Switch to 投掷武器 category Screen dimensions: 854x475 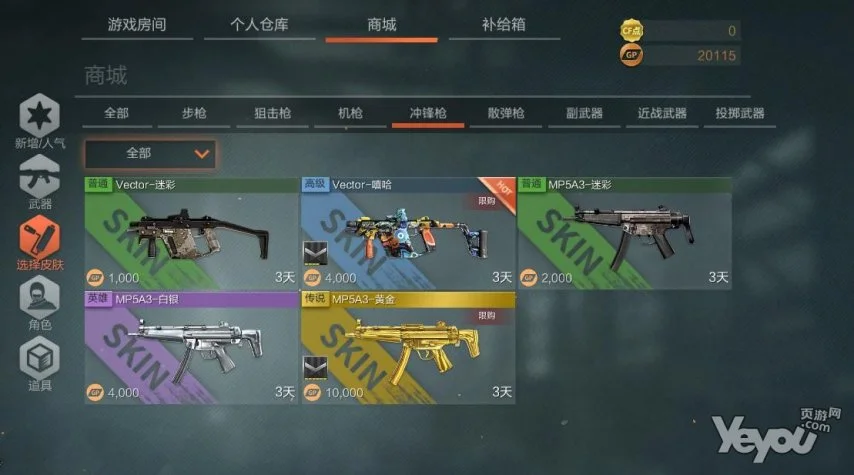(x=740, y=114)
